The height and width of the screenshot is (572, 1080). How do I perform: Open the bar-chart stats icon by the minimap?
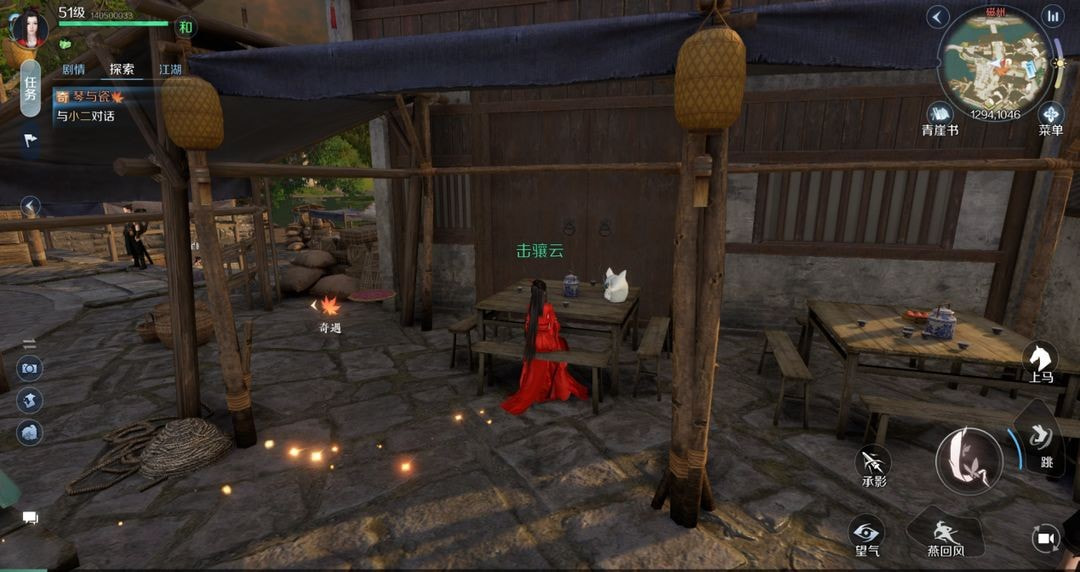1052,17
